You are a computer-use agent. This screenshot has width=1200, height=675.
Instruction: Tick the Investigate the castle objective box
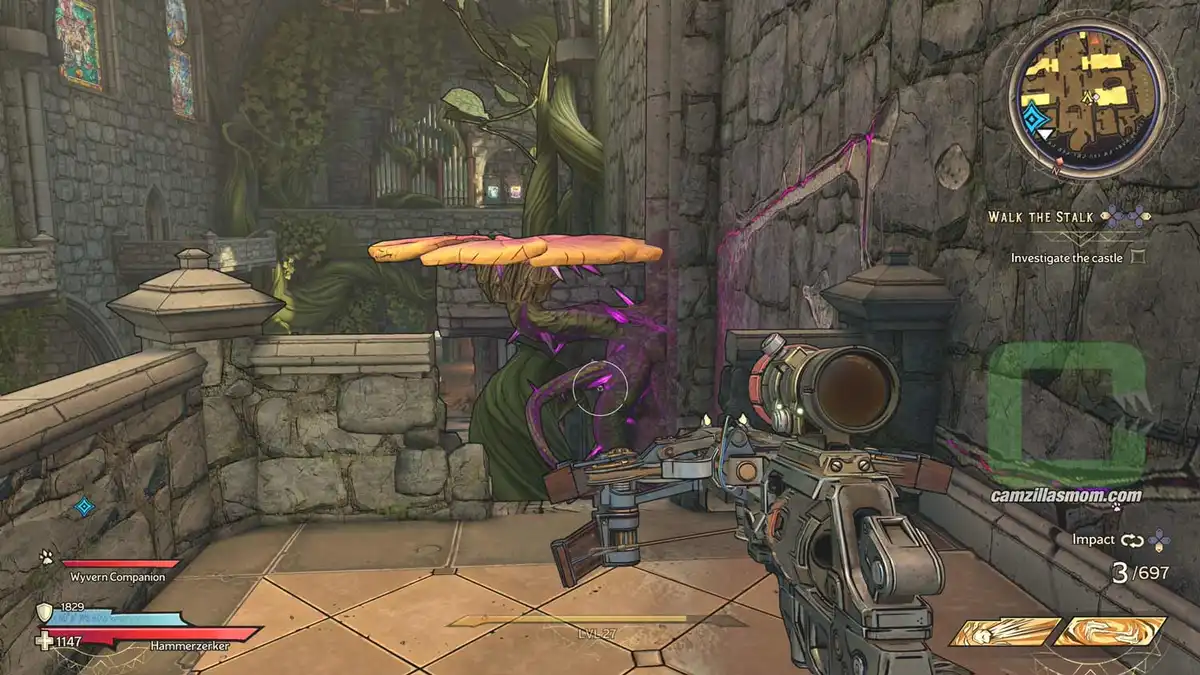coord(1136,257)
